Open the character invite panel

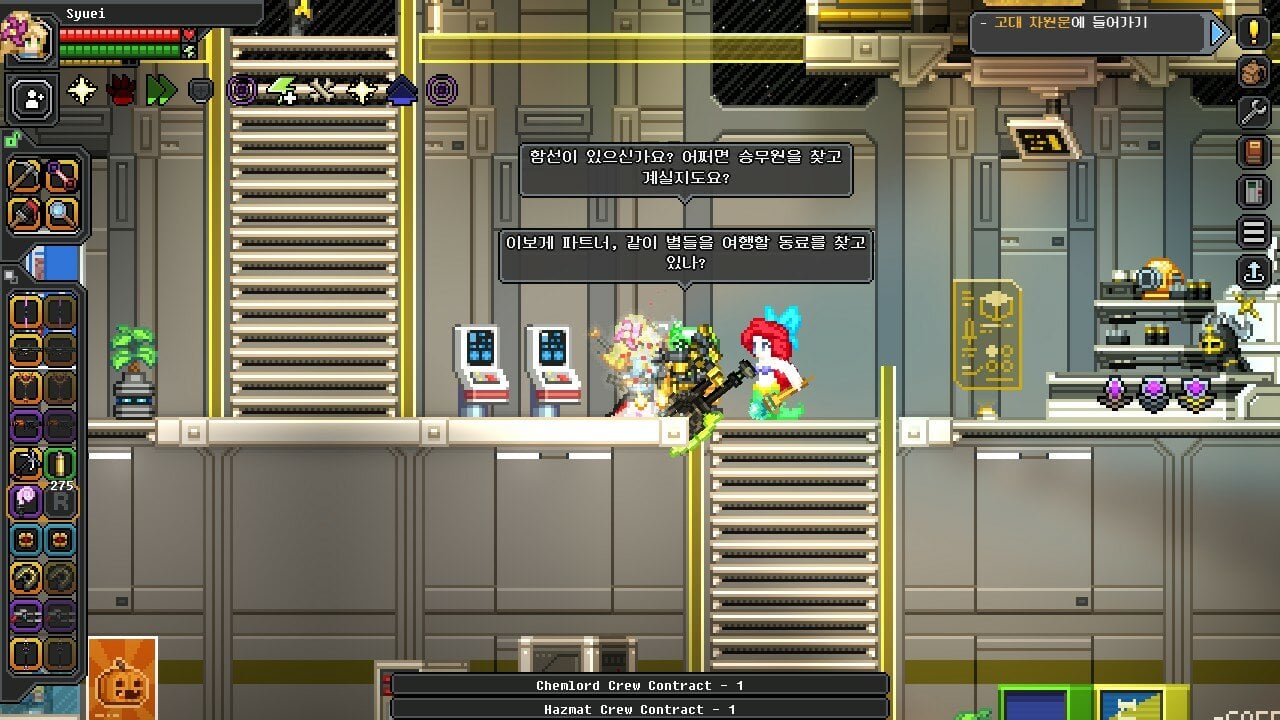31,98
